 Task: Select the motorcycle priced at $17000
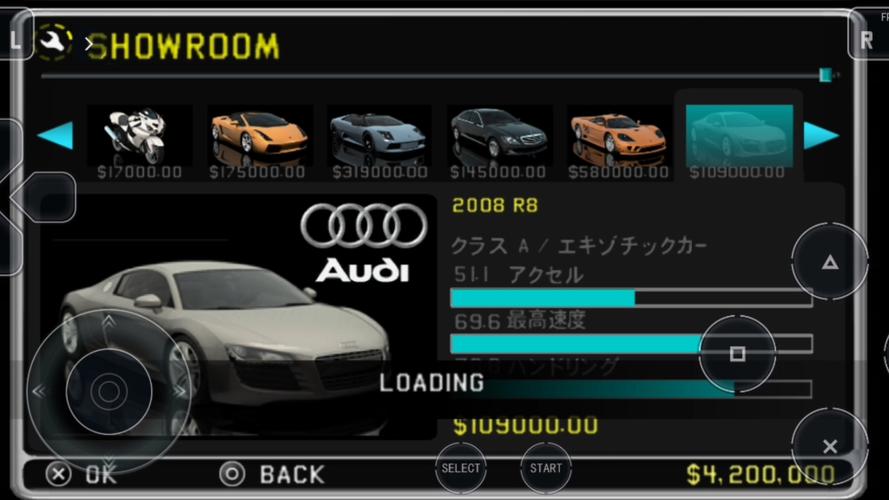[139, 135]
